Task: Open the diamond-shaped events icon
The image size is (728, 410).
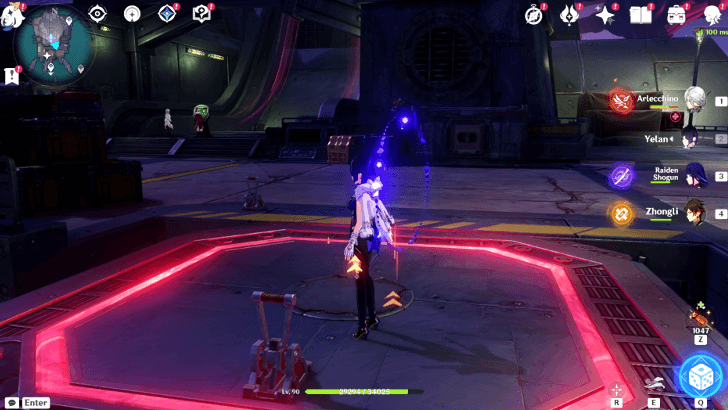Action: coord(167,13)
